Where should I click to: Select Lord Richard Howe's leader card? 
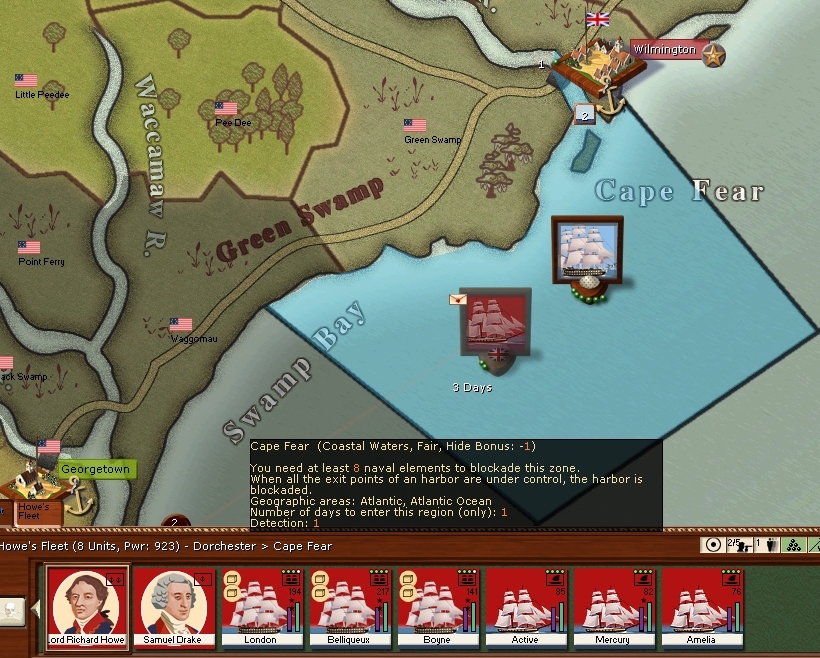(88, 606)
